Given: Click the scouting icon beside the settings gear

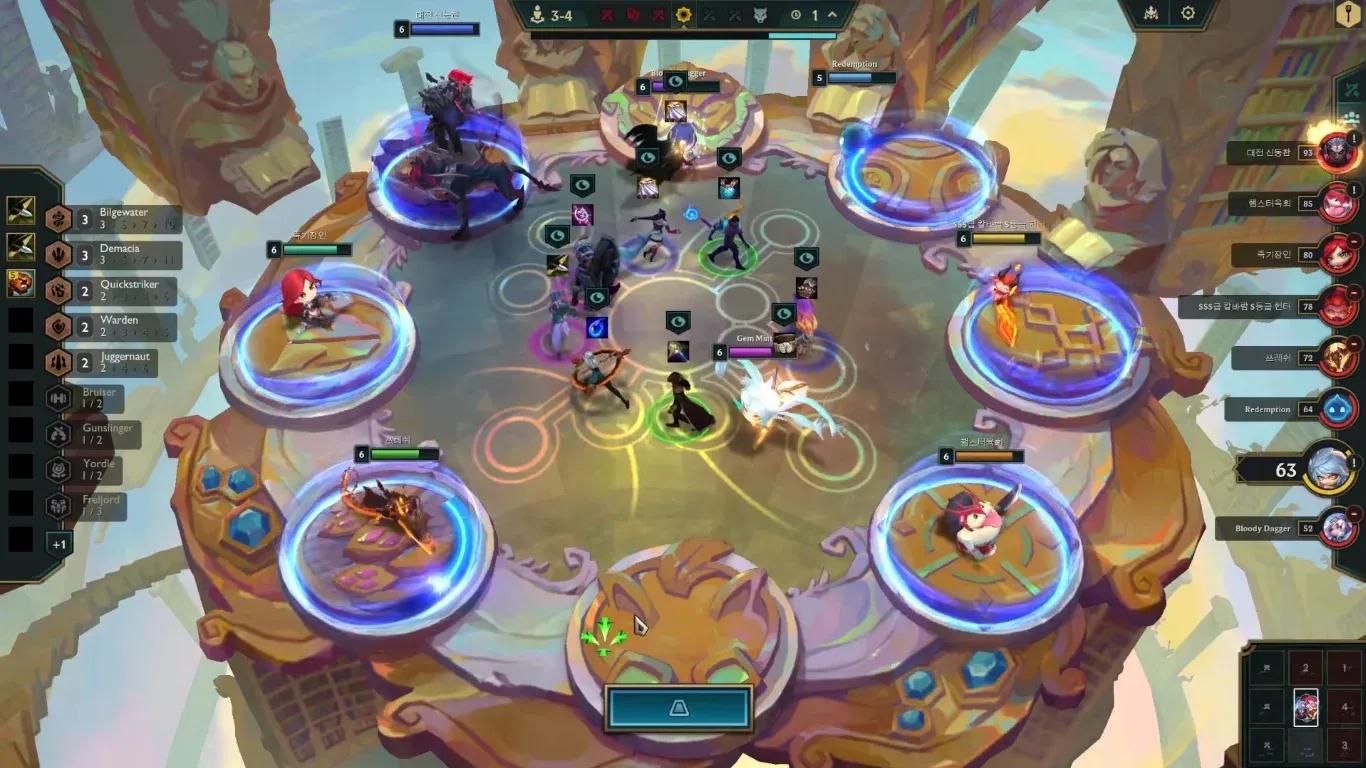Looking at the screenshot, I should pos(1151,12).
